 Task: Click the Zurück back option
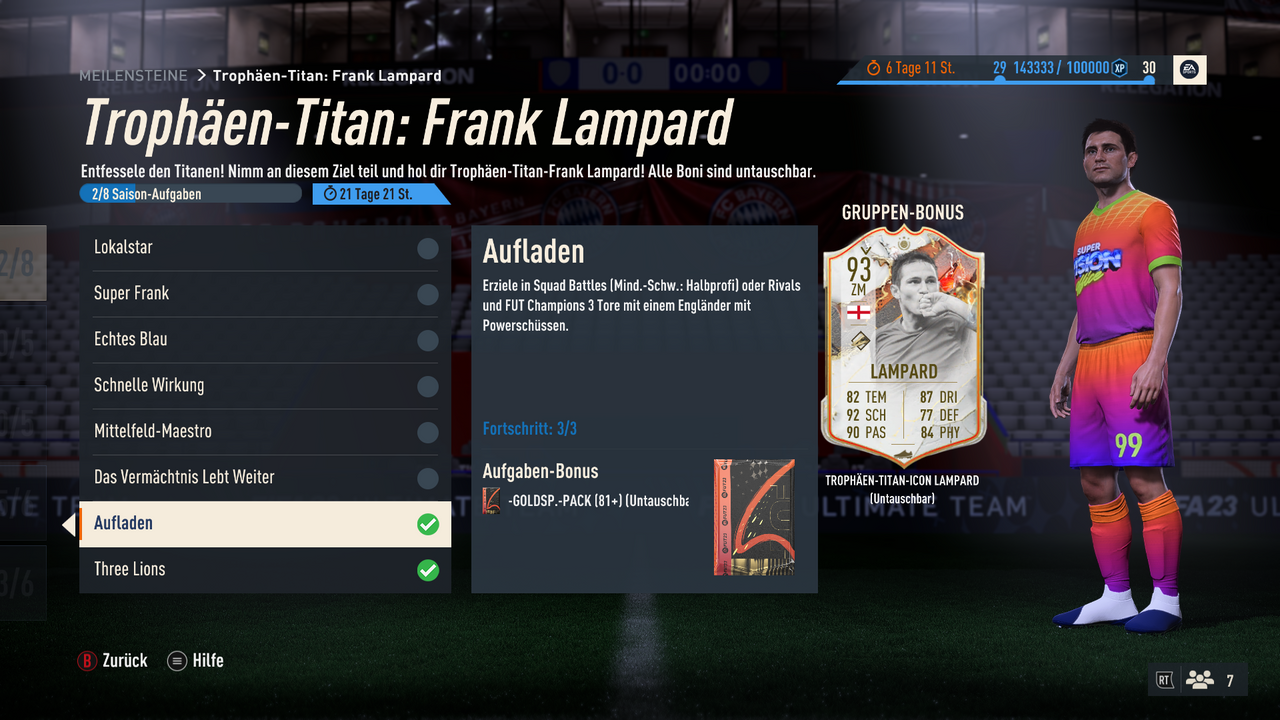point(113,661)
